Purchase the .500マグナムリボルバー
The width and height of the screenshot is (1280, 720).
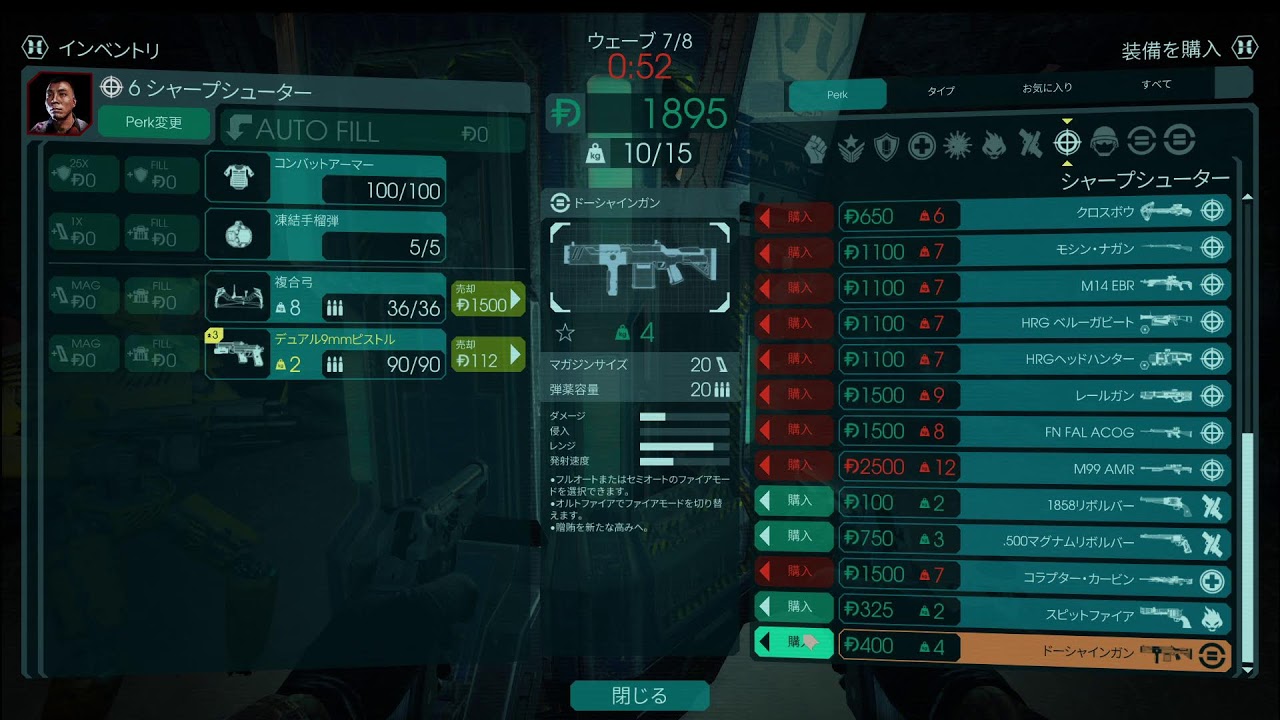click(793, 536)
